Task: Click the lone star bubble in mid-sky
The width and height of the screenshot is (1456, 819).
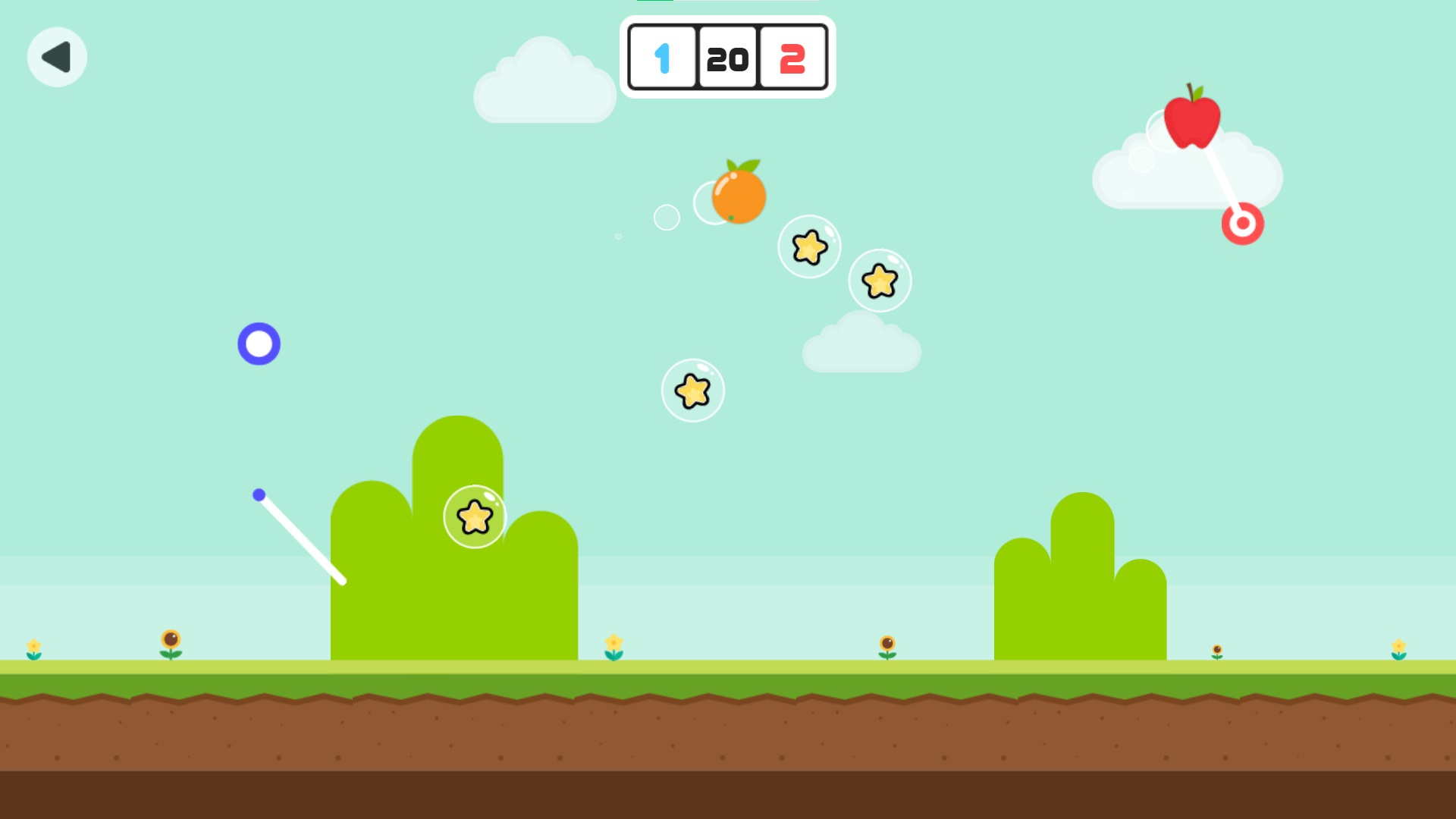Action: click(692, 391)
